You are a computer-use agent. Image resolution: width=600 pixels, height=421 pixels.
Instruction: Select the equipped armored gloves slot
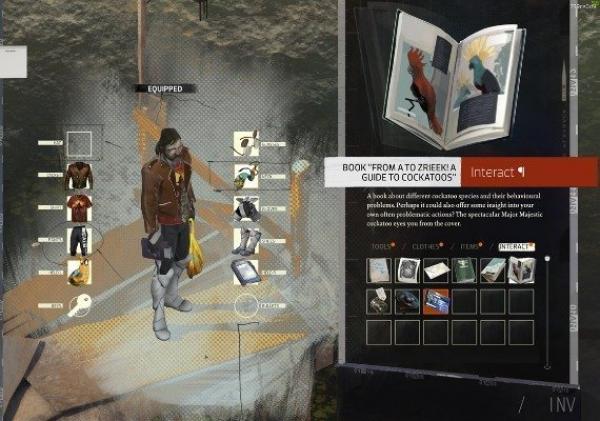246,208
